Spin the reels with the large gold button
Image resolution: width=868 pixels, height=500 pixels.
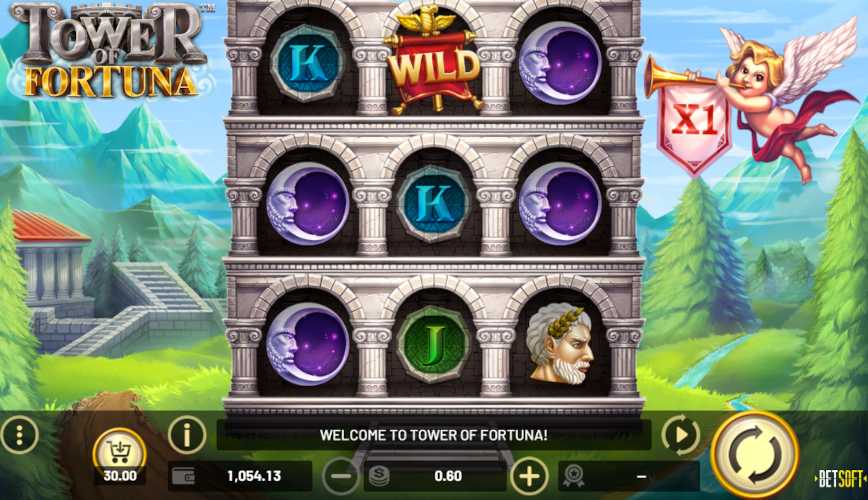tap(753, 453)
